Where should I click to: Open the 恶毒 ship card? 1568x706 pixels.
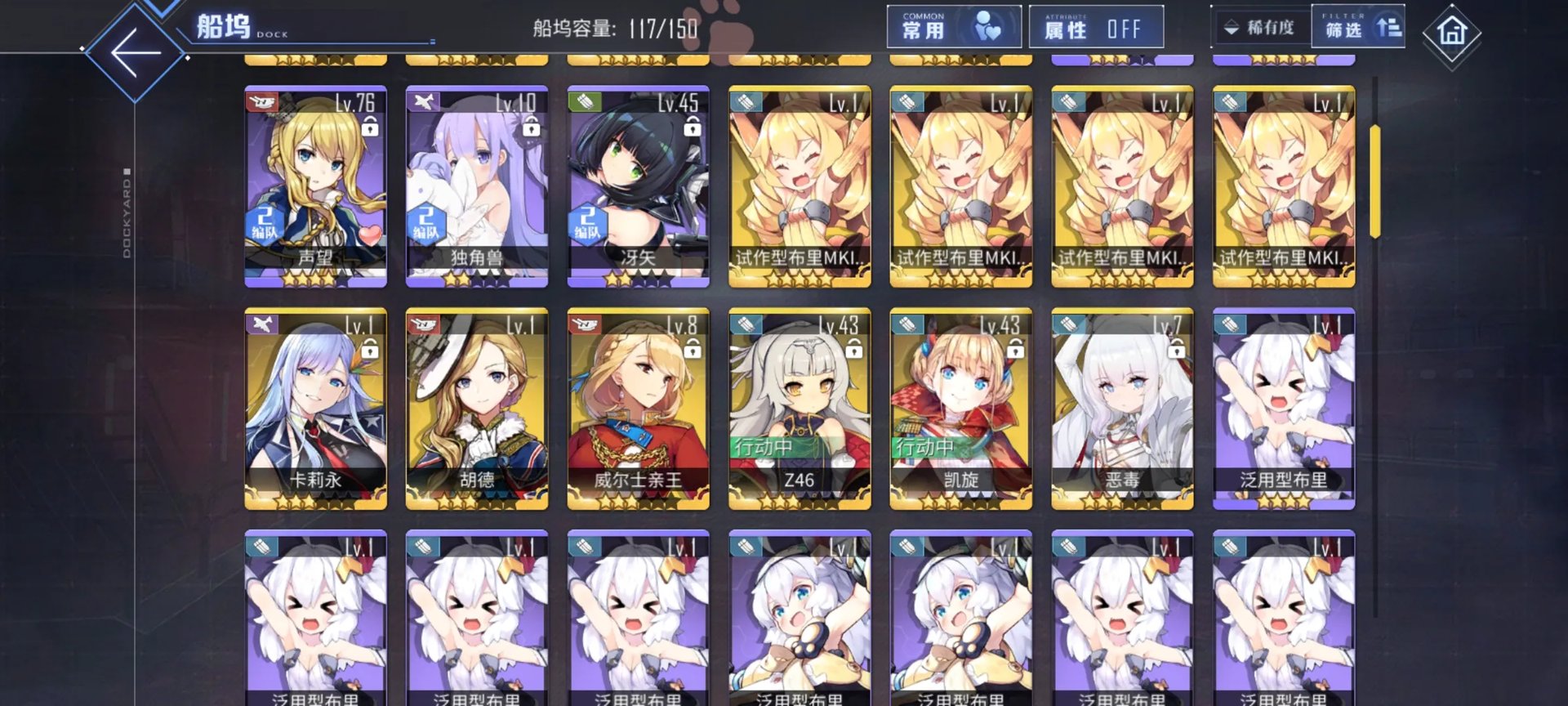pyautogui.click(x=1122, y=409)
